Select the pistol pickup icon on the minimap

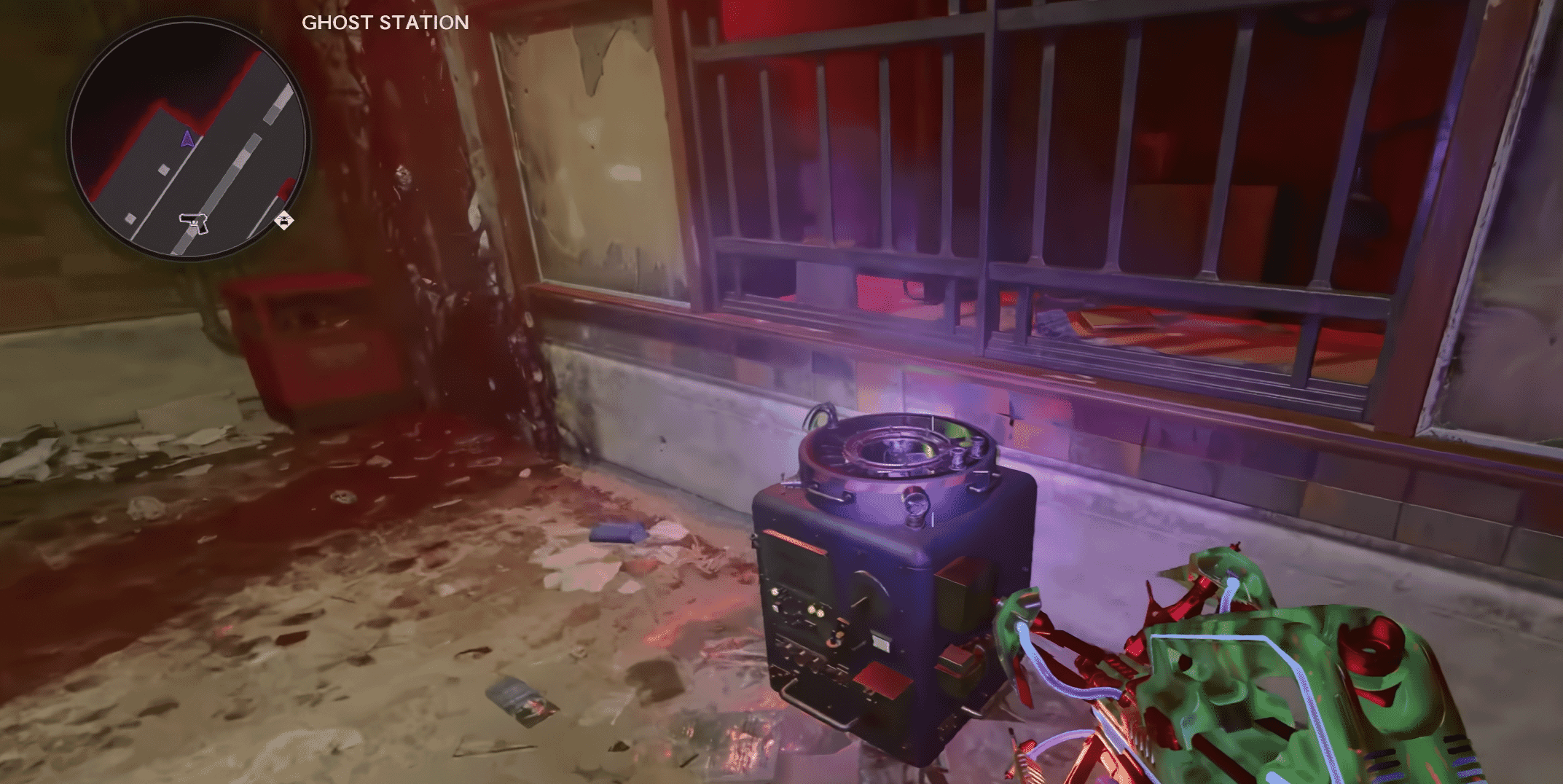(194, 223)
